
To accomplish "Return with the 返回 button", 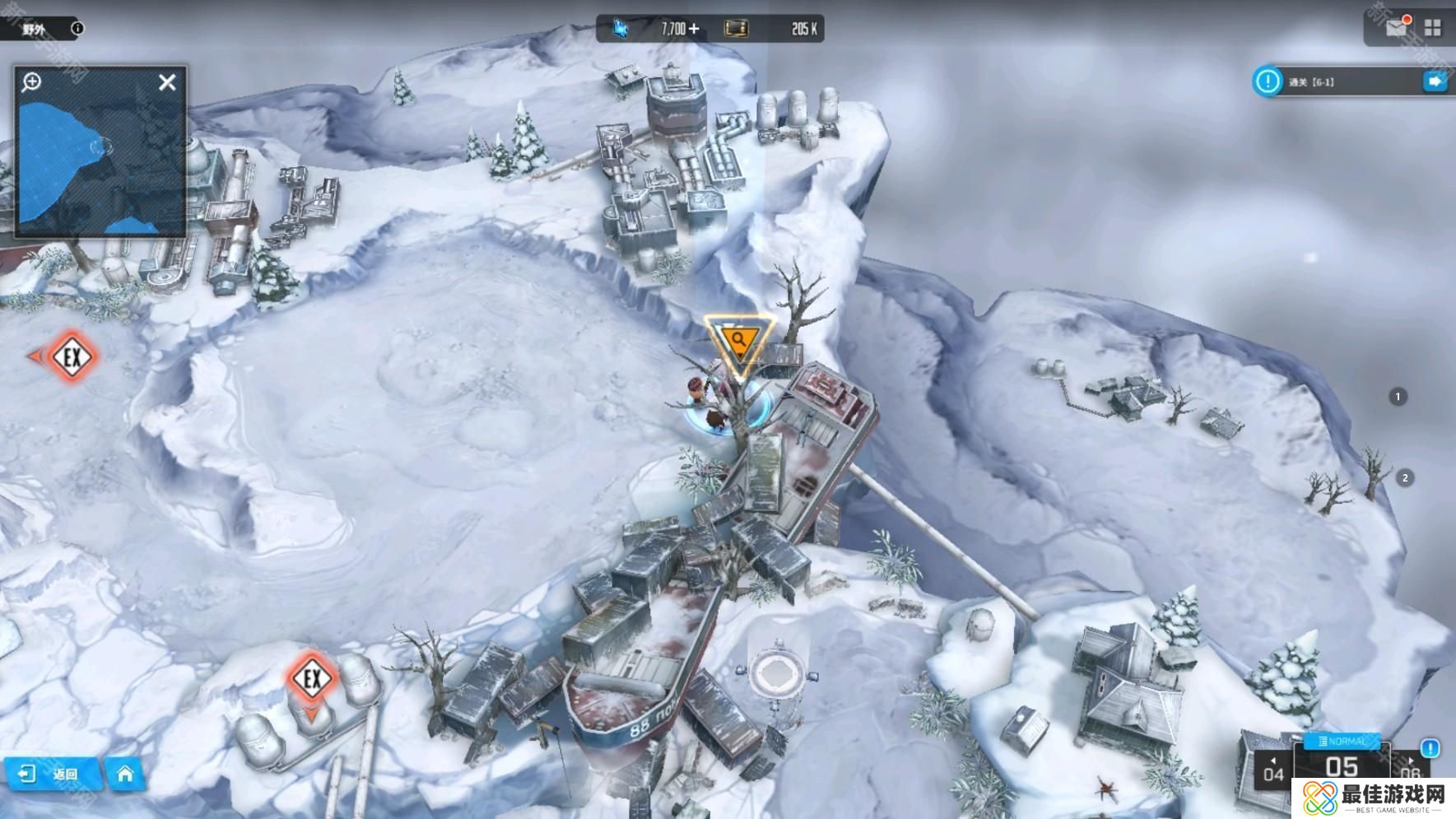I will tap(53, 774).
